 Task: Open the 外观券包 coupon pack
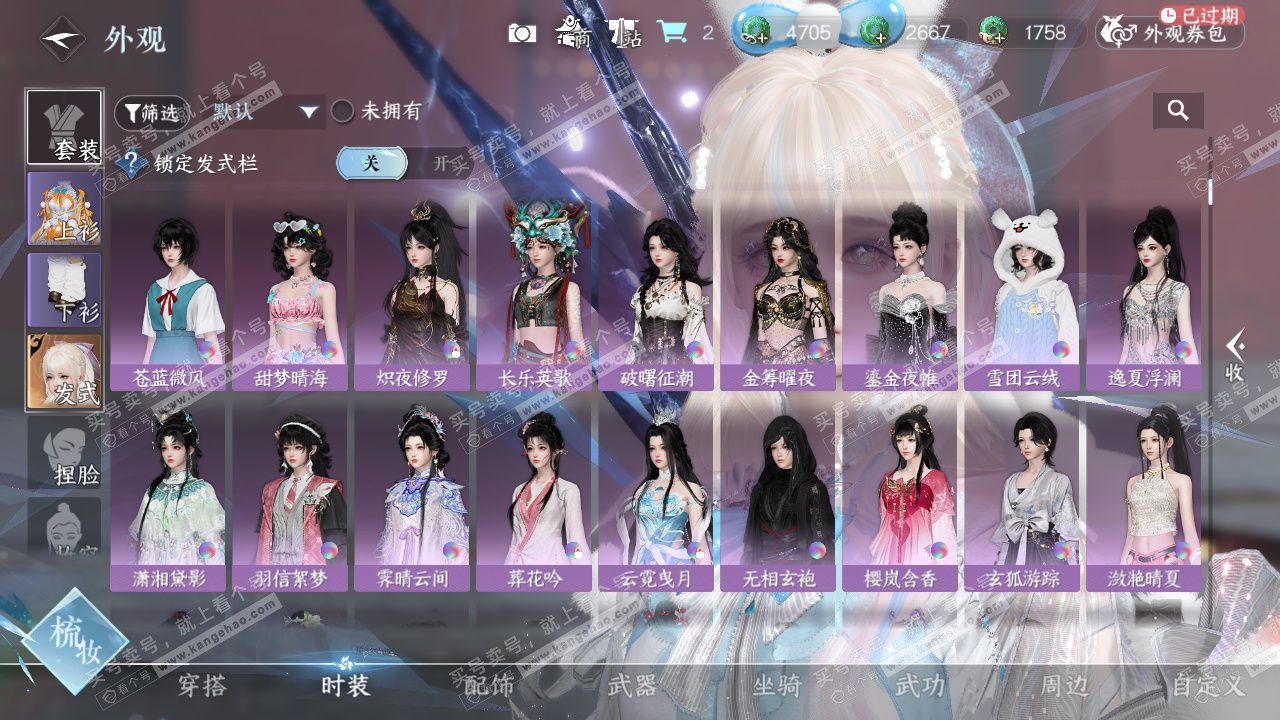click(x=1171, y=34)
